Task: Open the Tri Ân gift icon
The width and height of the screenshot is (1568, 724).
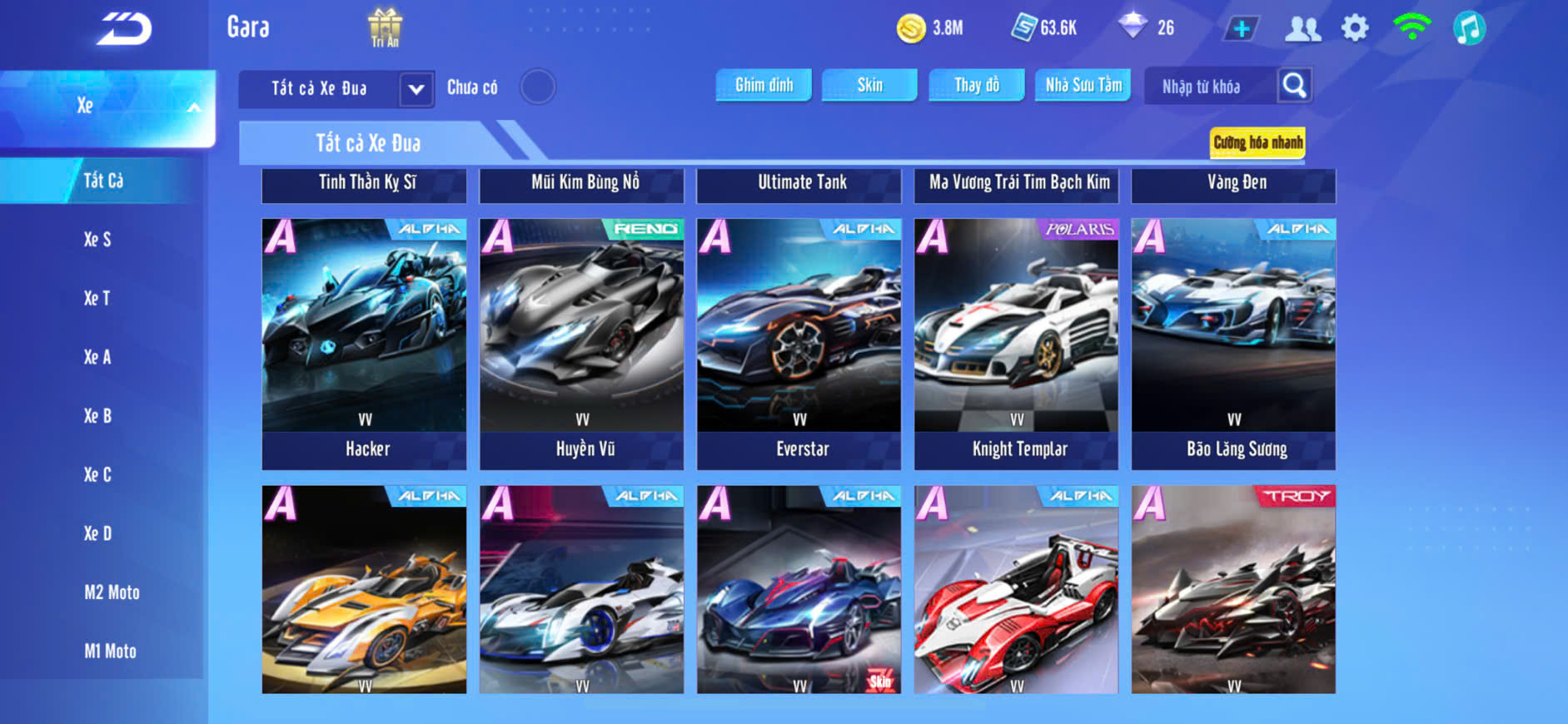Action: 385,27
